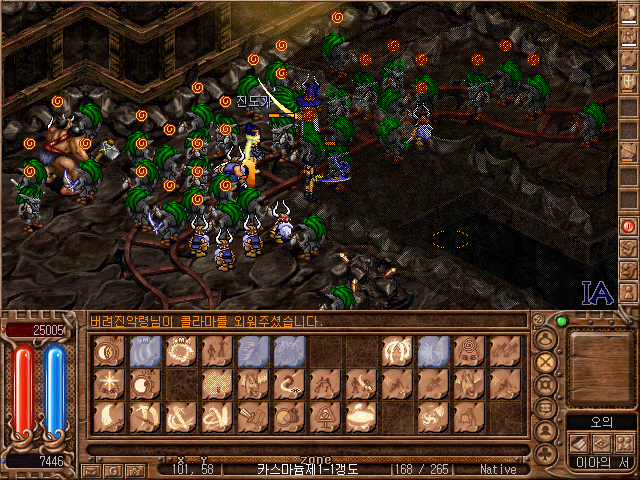Activate the glowing oval disc skill
The width and height of the screenshot is (640, 480).
[360, 416]
